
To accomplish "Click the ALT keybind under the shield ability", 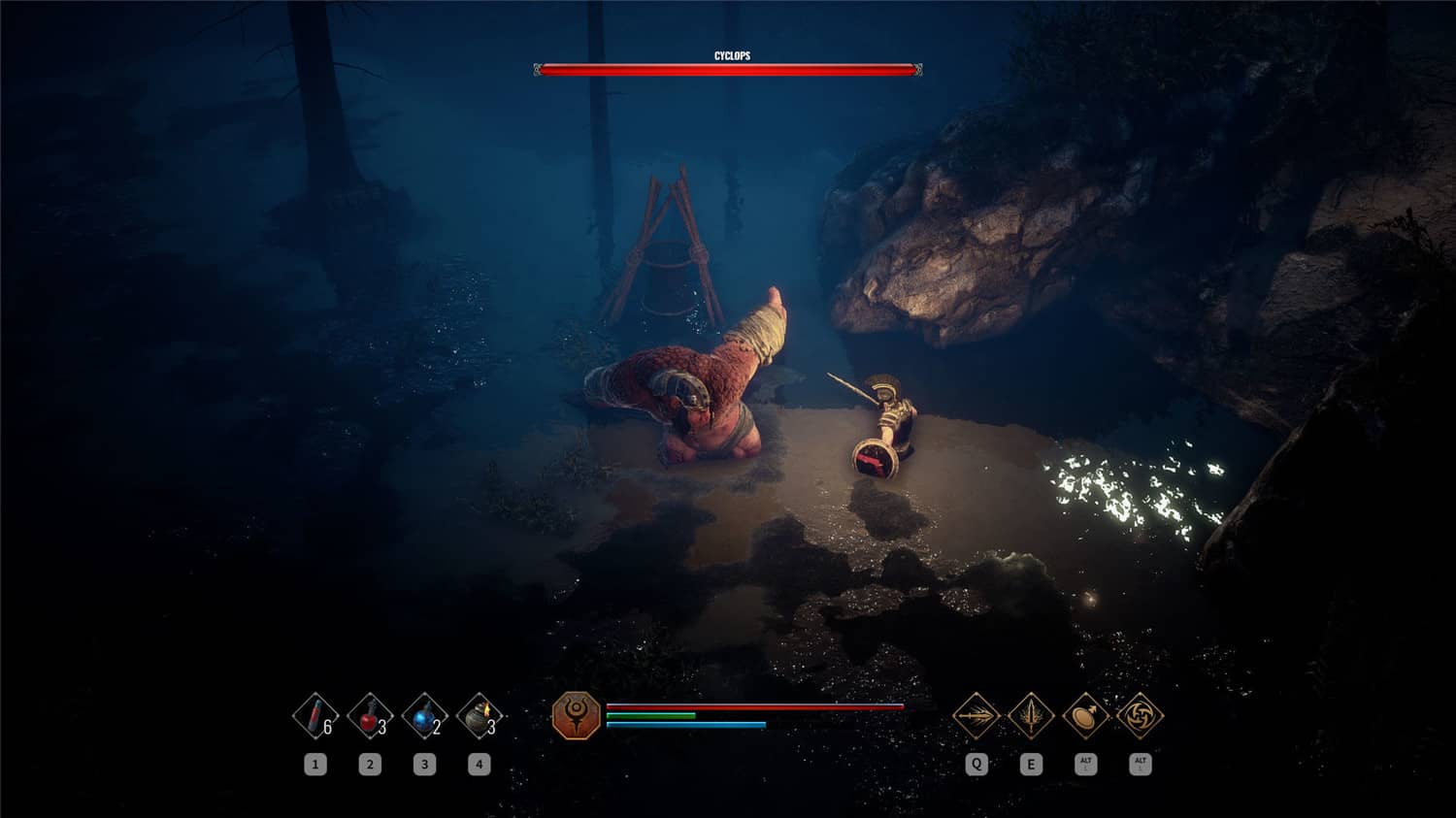I will 1086,766.
